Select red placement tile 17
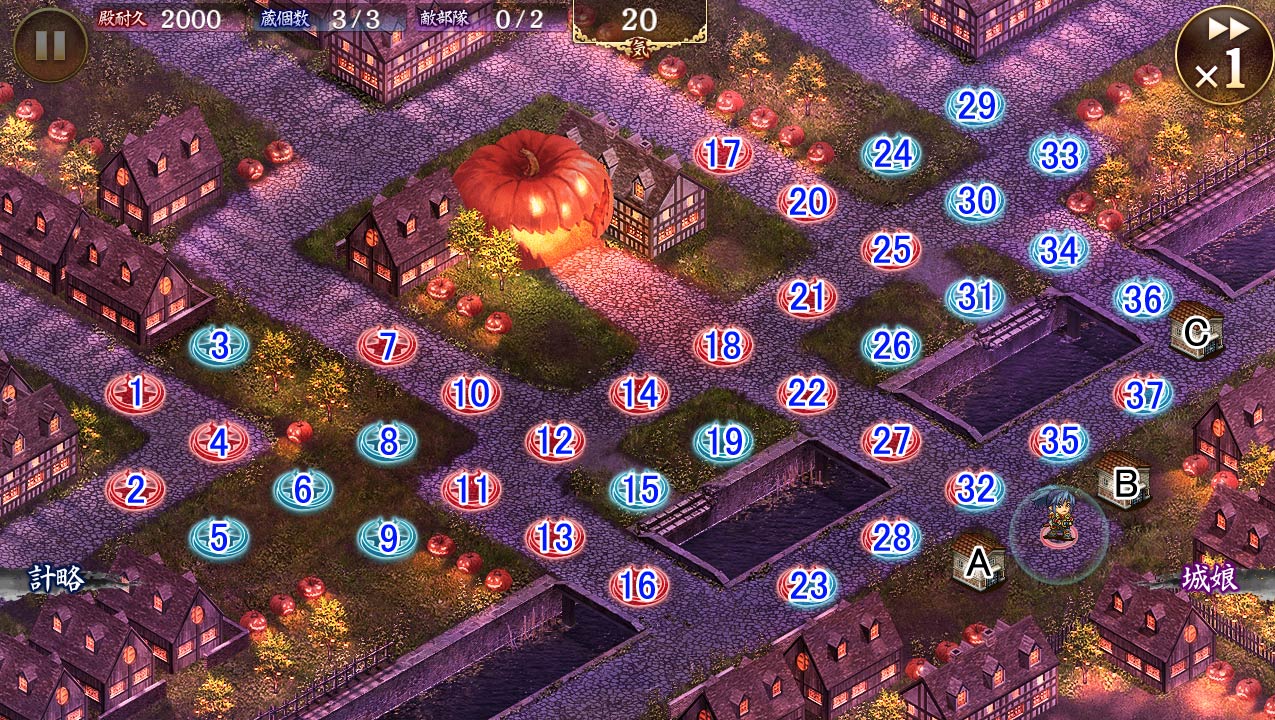The height and width of the screenshot is (720, 1275). [x=723, y=154]
